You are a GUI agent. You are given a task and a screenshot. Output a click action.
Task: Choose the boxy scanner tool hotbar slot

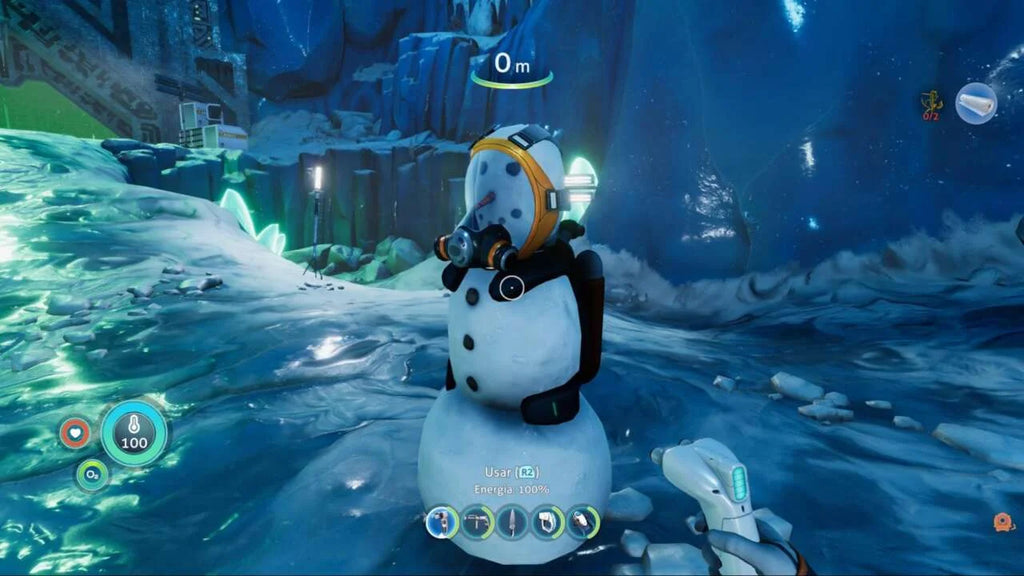[547, 522]
